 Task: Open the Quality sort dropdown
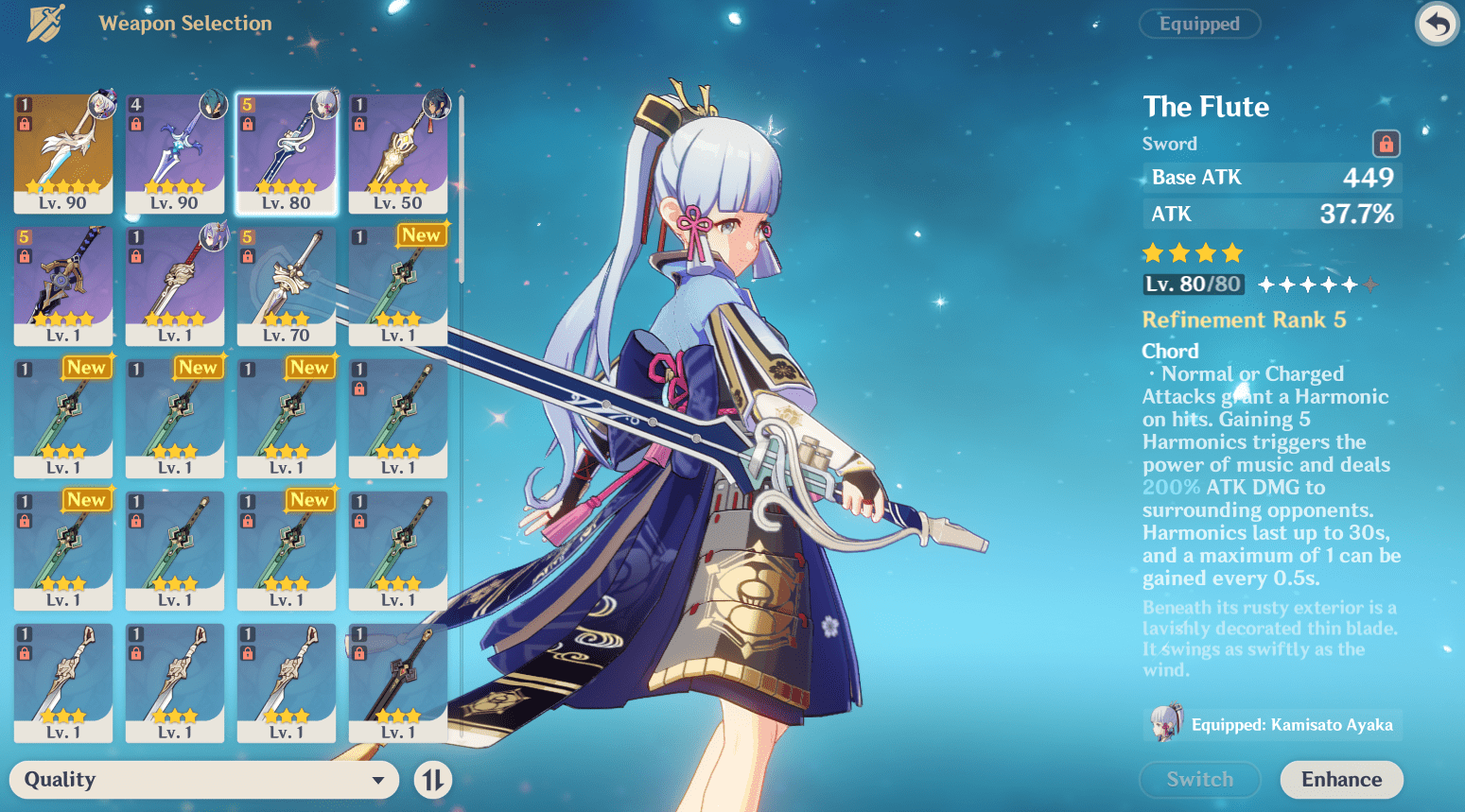click(x=203, y=780)
